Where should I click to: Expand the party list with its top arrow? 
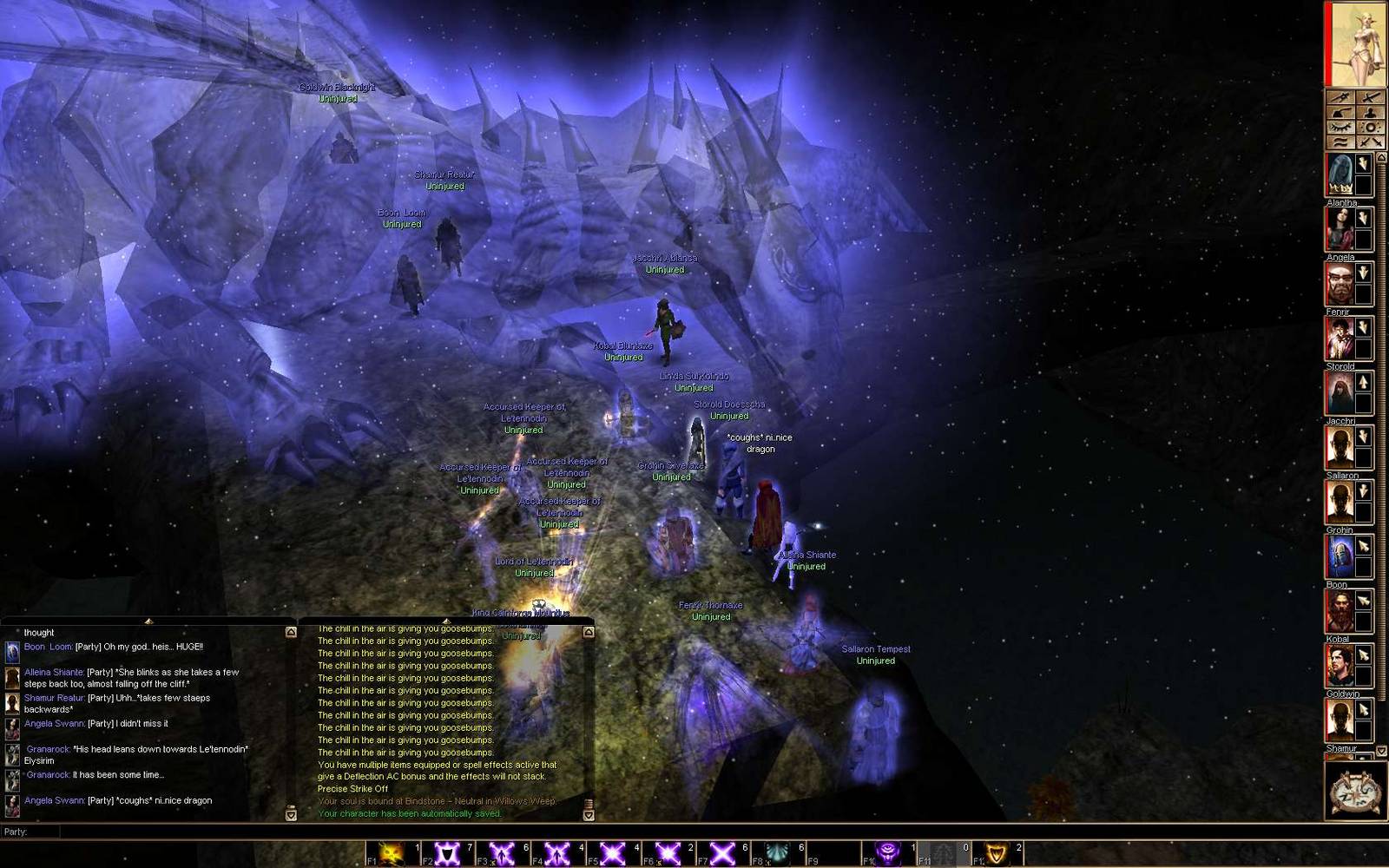(1381, 156)
